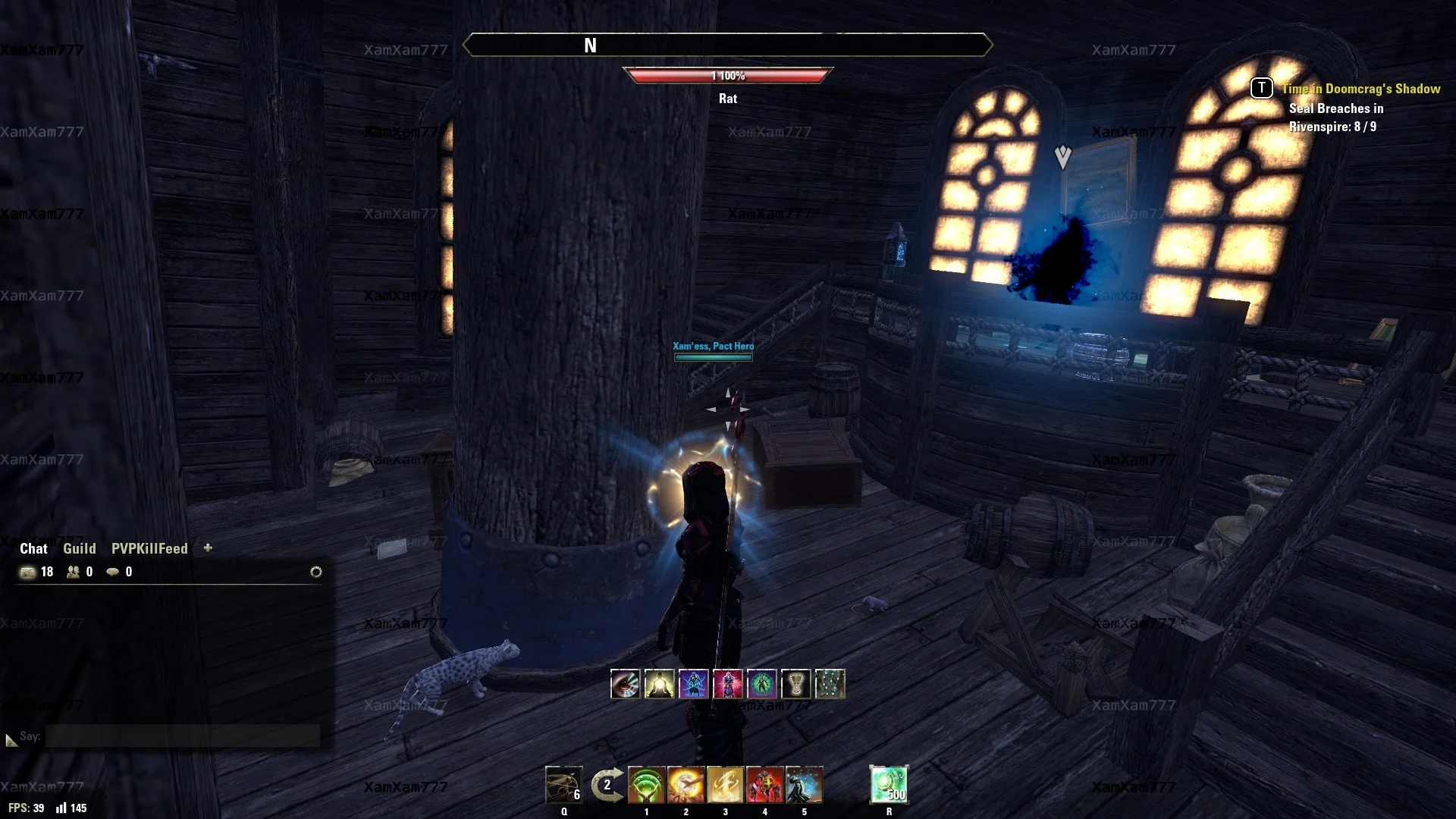Viewport: 1456px width, 819px height.
Task: Use the ballista quickslot item
Action: click(x=563, y=785)
